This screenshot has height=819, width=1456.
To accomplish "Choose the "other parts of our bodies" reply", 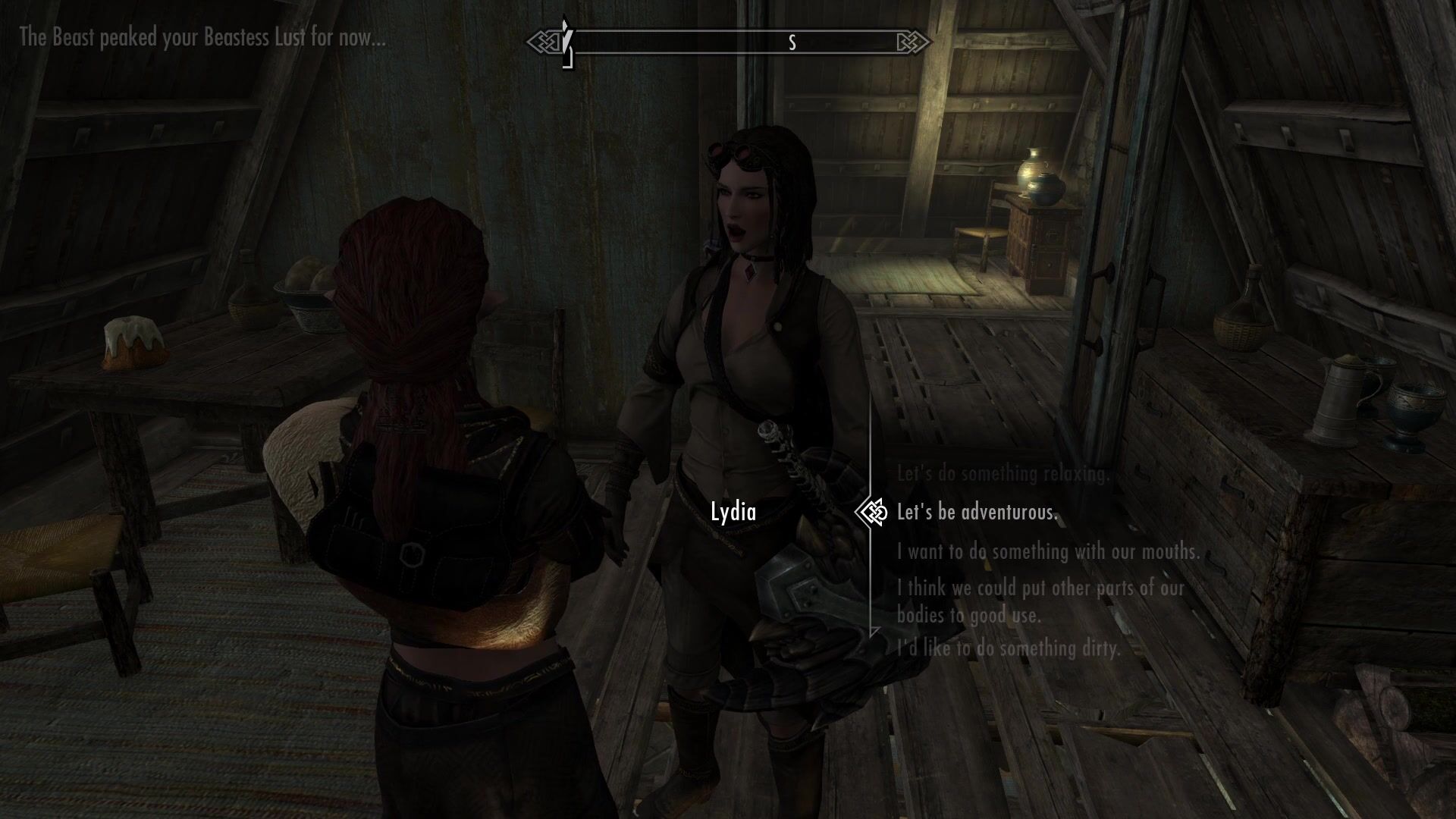I will pos(1040,601).
